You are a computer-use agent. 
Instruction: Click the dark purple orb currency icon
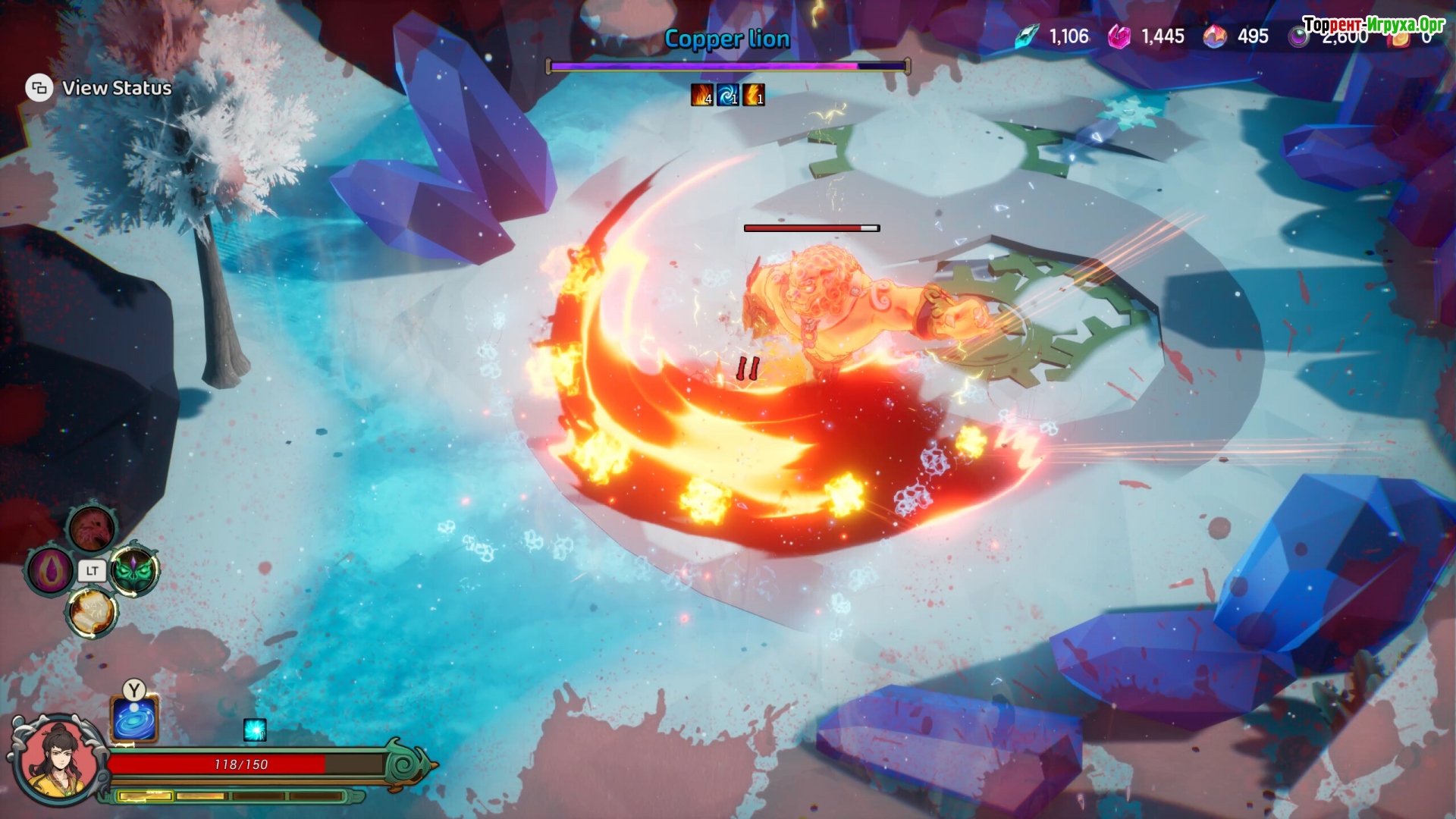point(1299,36)
